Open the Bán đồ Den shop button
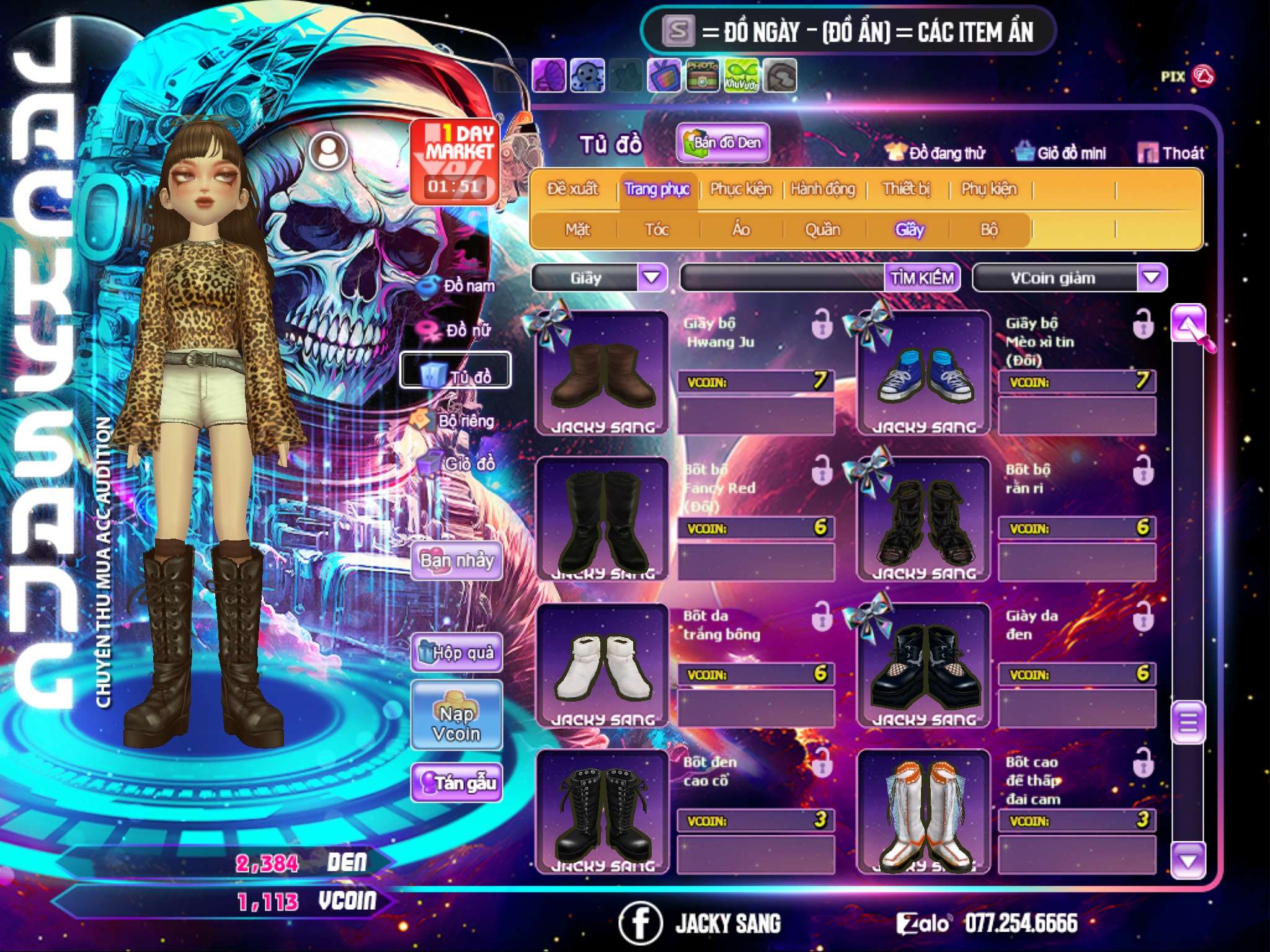This screenshot has height=952, width=1270. tap(723, 143)
